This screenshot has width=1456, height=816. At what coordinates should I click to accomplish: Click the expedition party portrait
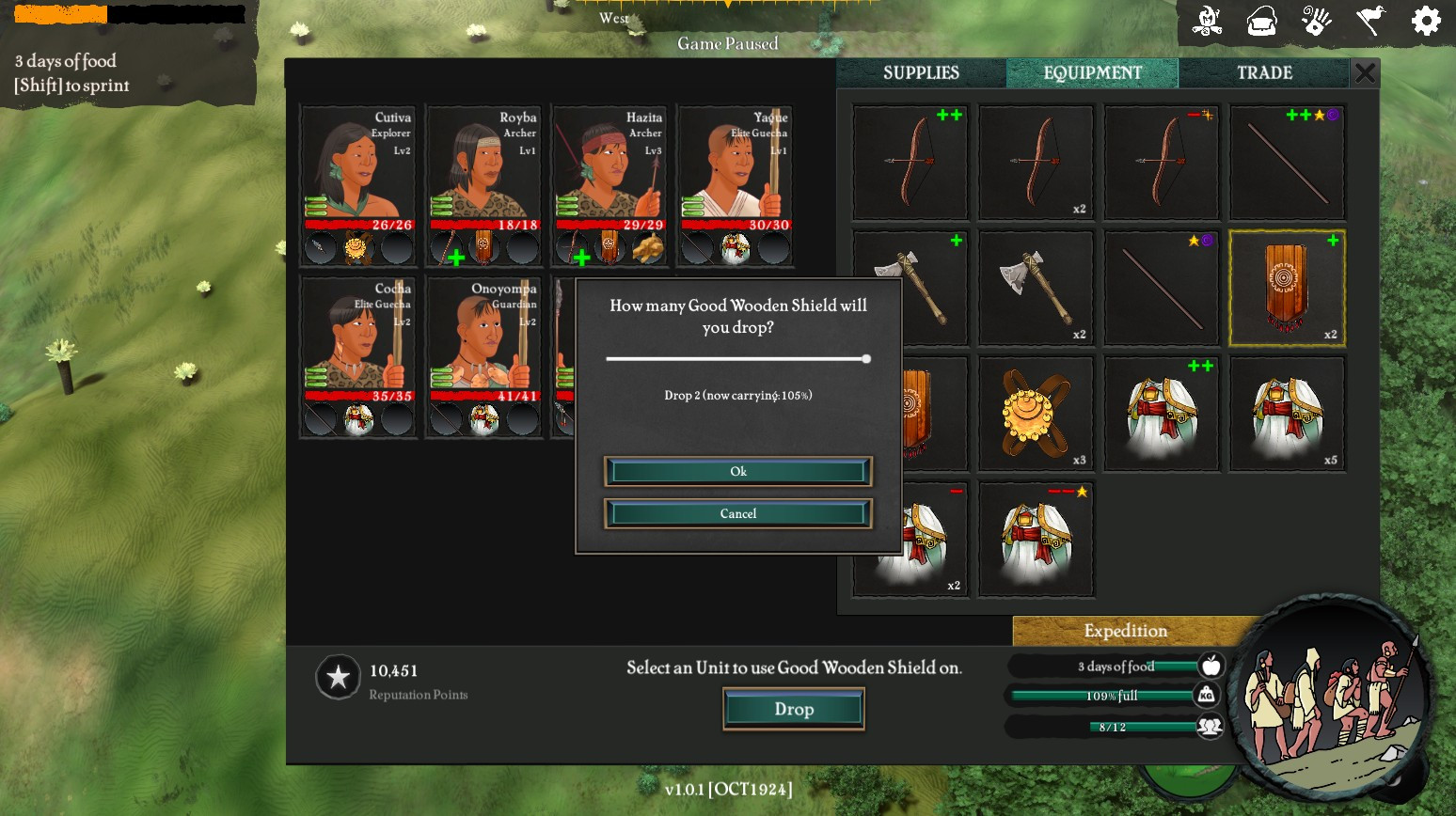[1329, 696]
